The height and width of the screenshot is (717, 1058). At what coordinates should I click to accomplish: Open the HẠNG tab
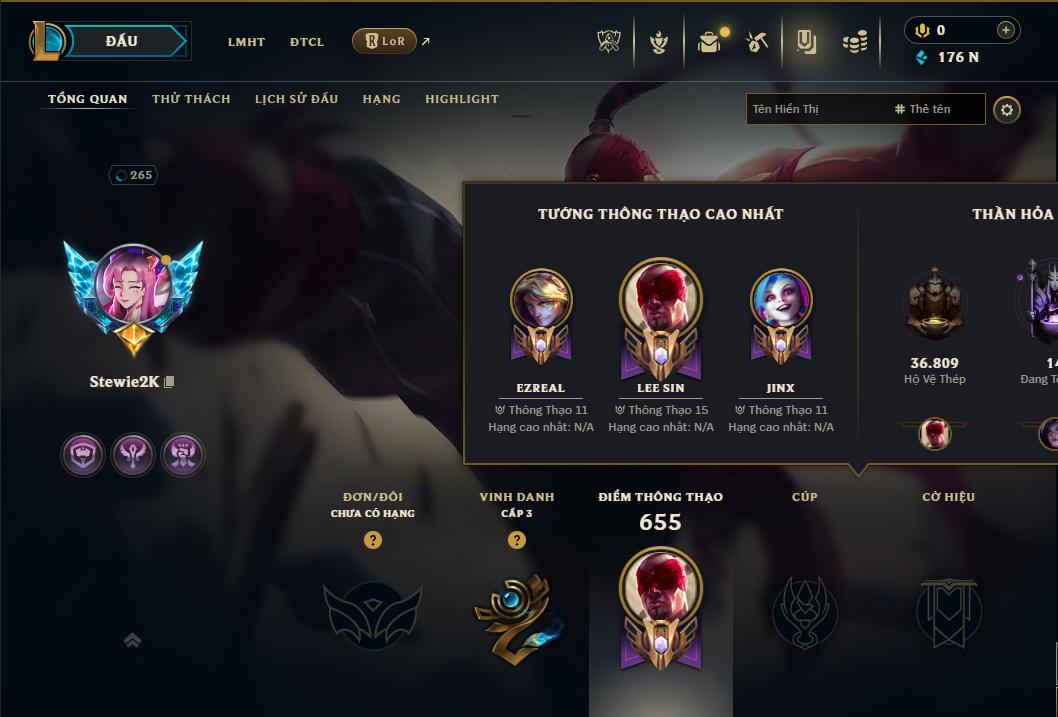point(381,99)
